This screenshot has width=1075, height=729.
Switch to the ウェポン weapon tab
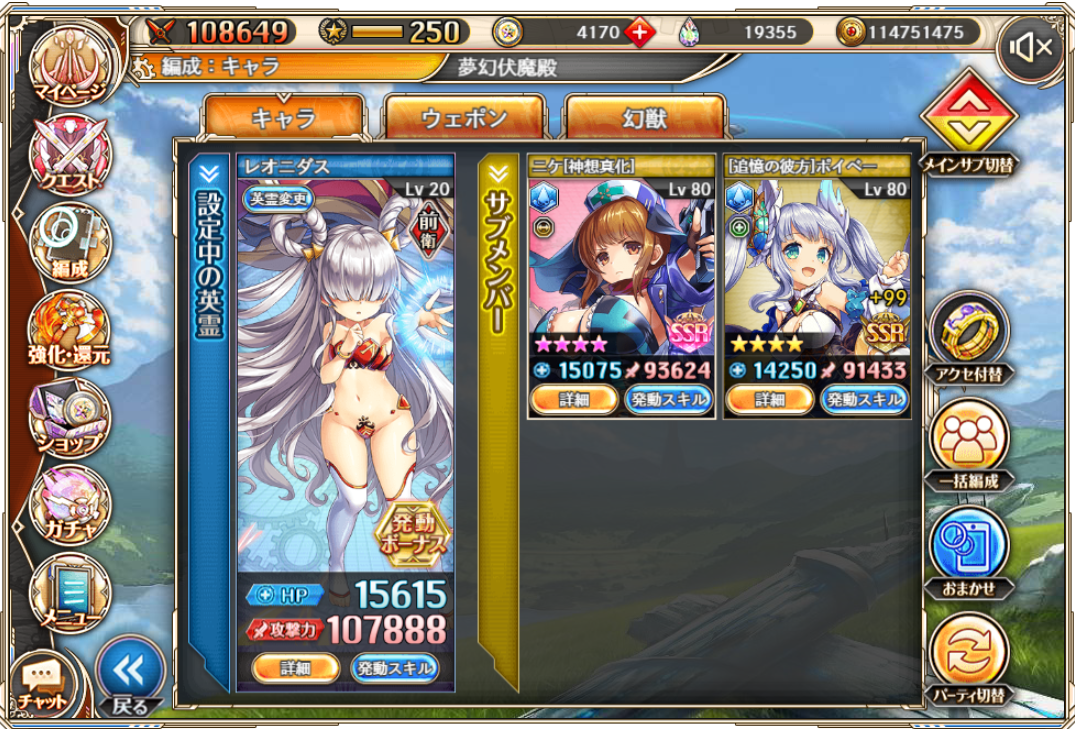[464, 118]
